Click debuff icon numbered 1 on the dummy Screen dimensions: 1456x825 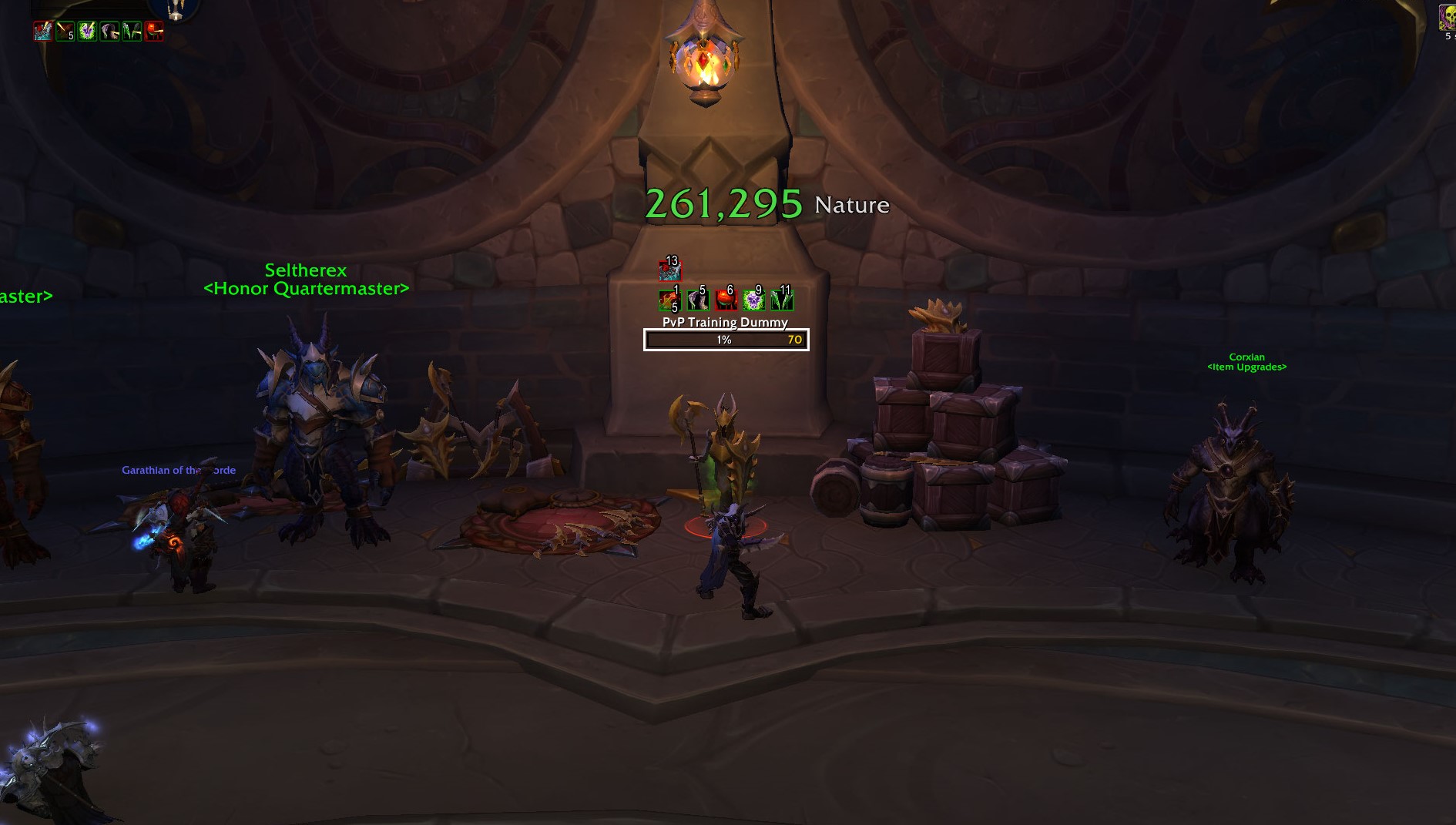(670, 301)
